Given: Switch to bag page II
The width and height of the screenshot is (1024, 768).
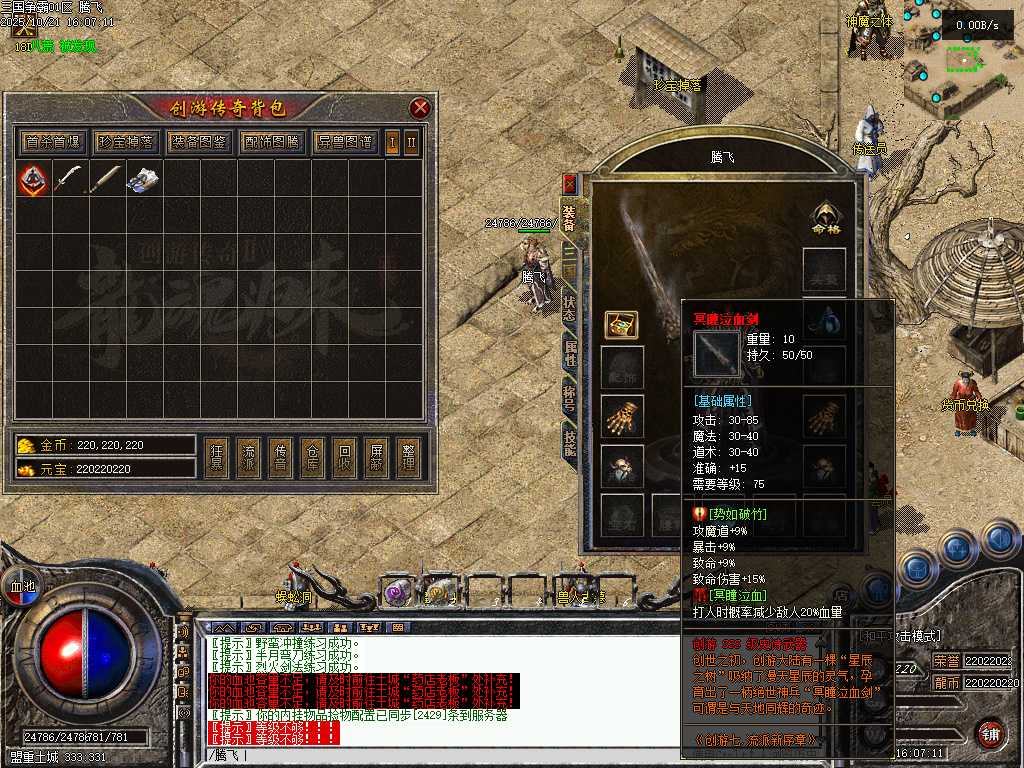Looking at the screenshot, I should (x=411, y=142).
